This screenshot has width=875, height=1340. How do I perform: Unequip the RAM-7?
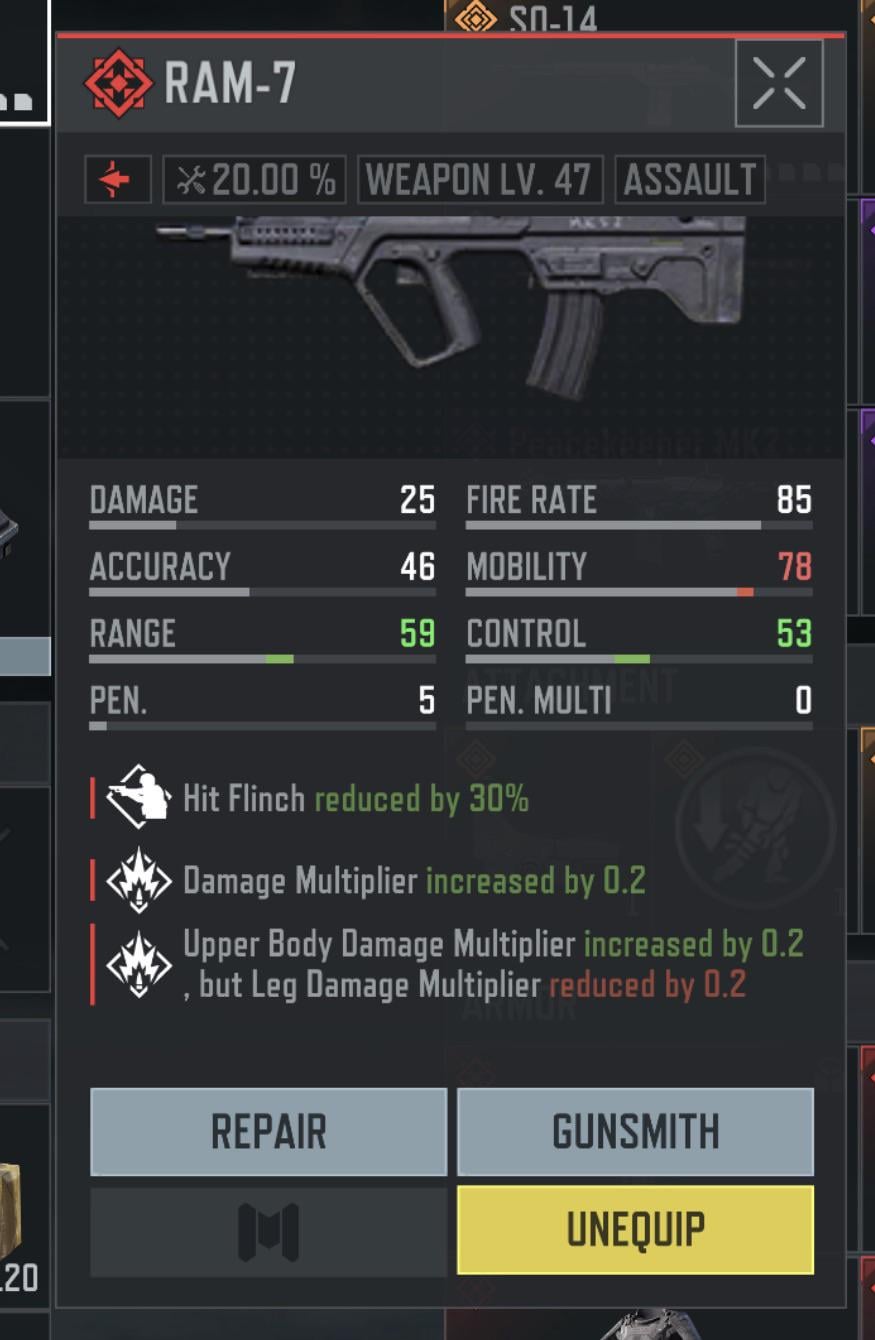tap(635, 1229)
